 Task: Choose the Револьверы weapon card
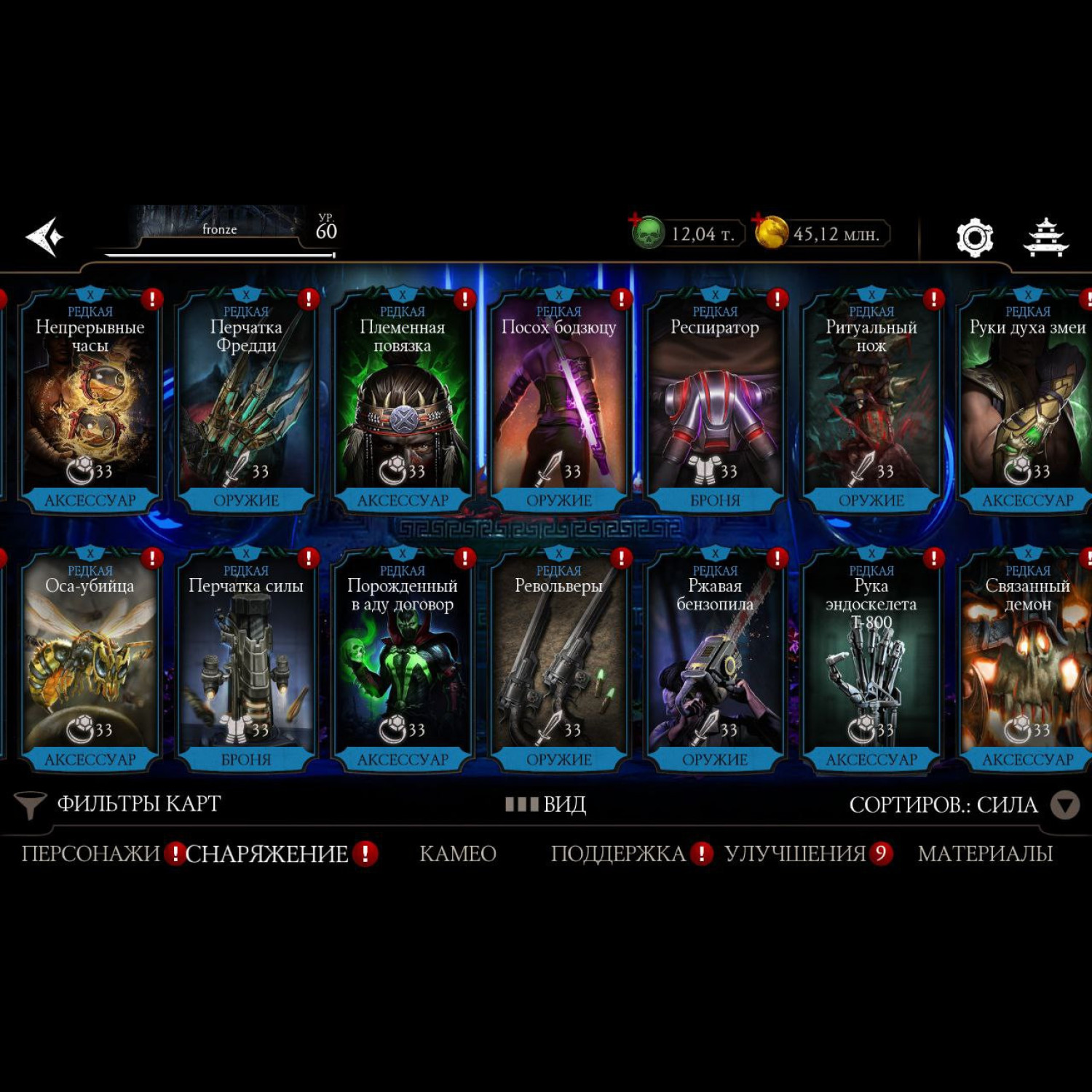[559, 659]
